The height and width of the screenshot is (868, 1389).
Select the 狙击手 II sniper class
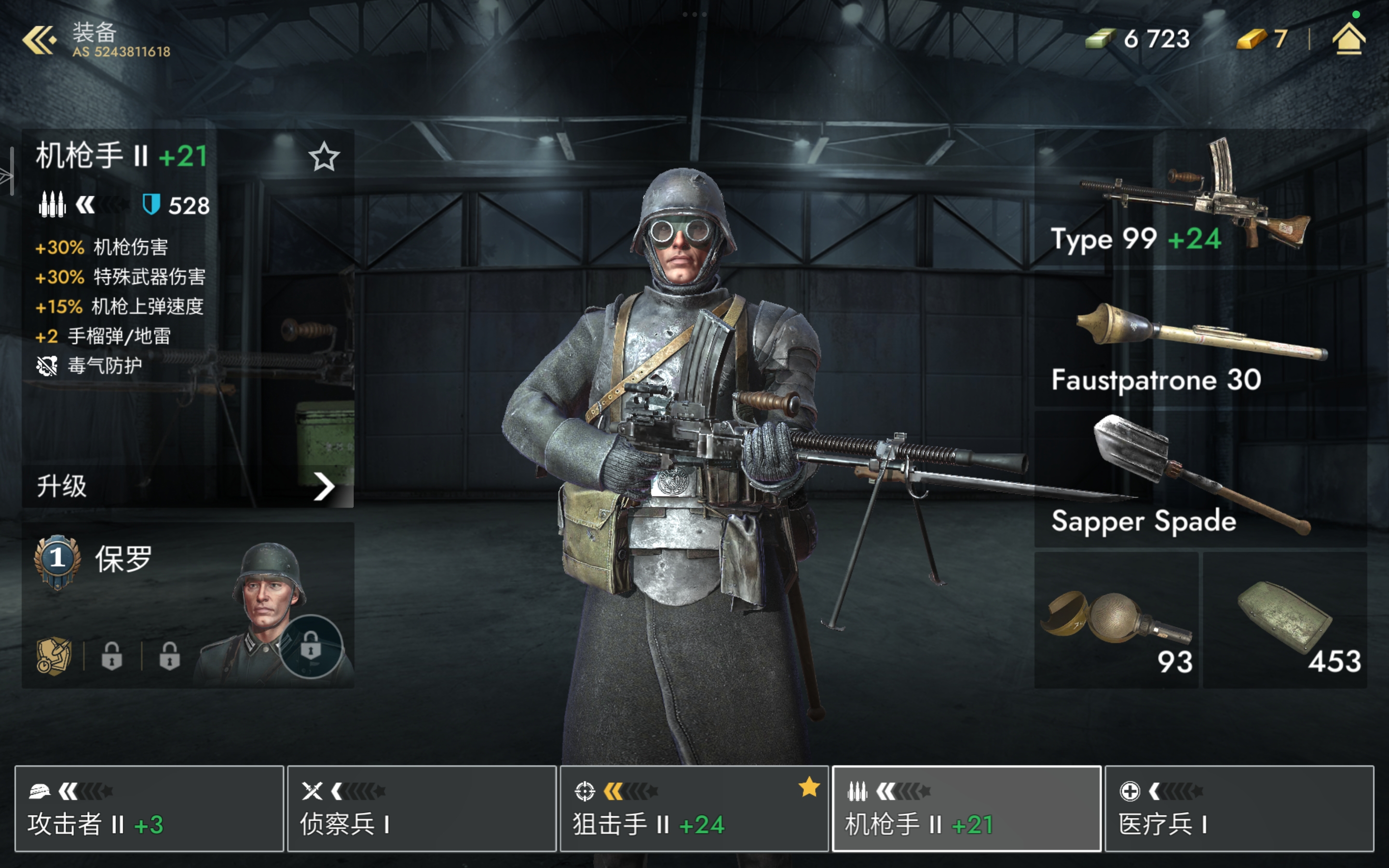point(694,808)
